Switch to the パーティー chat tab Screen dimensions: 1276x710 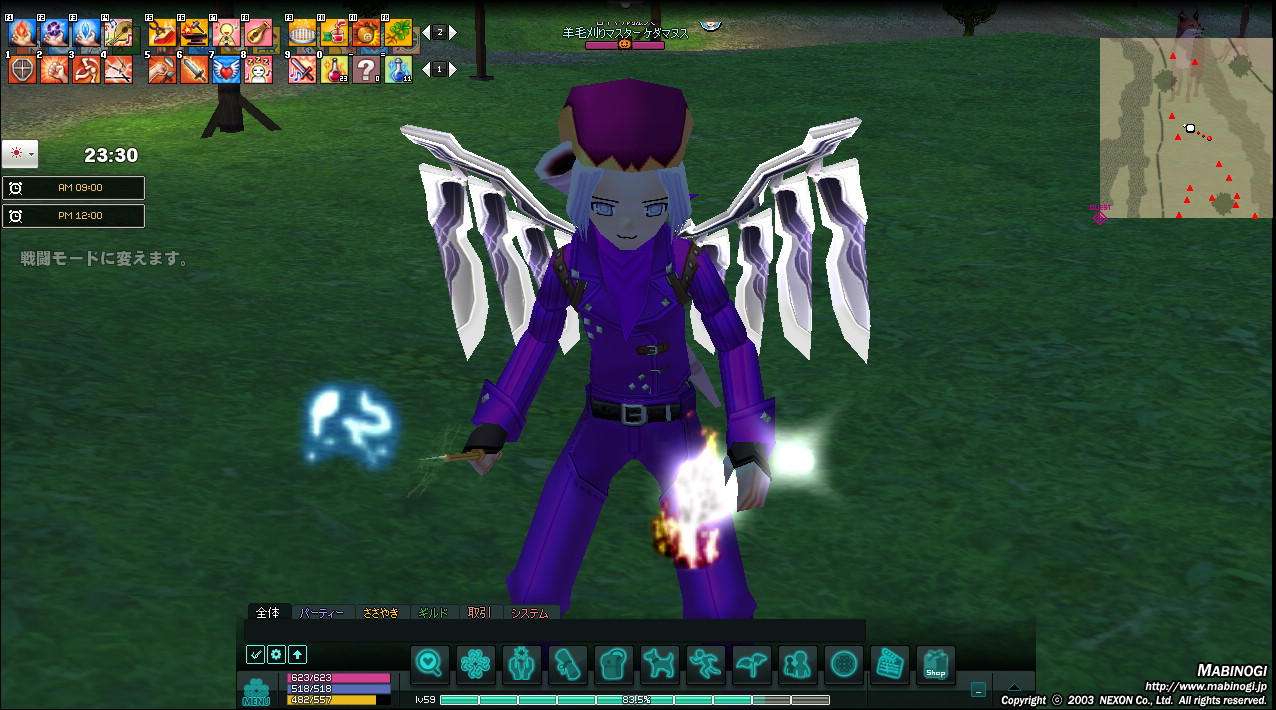coord(322,613)
